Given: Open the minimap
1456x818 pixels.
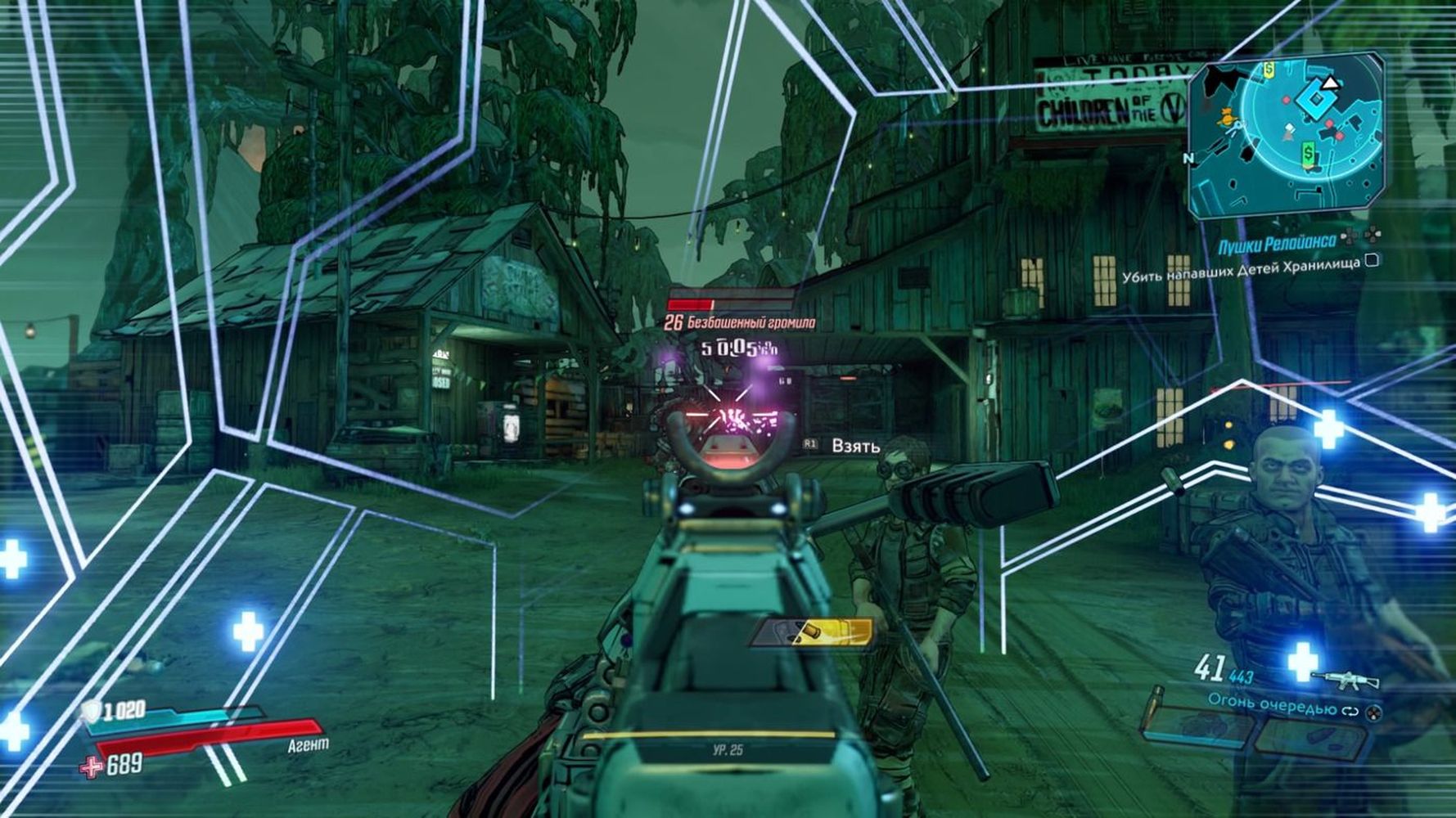Looking at the screenshot, I should 1286,133.
